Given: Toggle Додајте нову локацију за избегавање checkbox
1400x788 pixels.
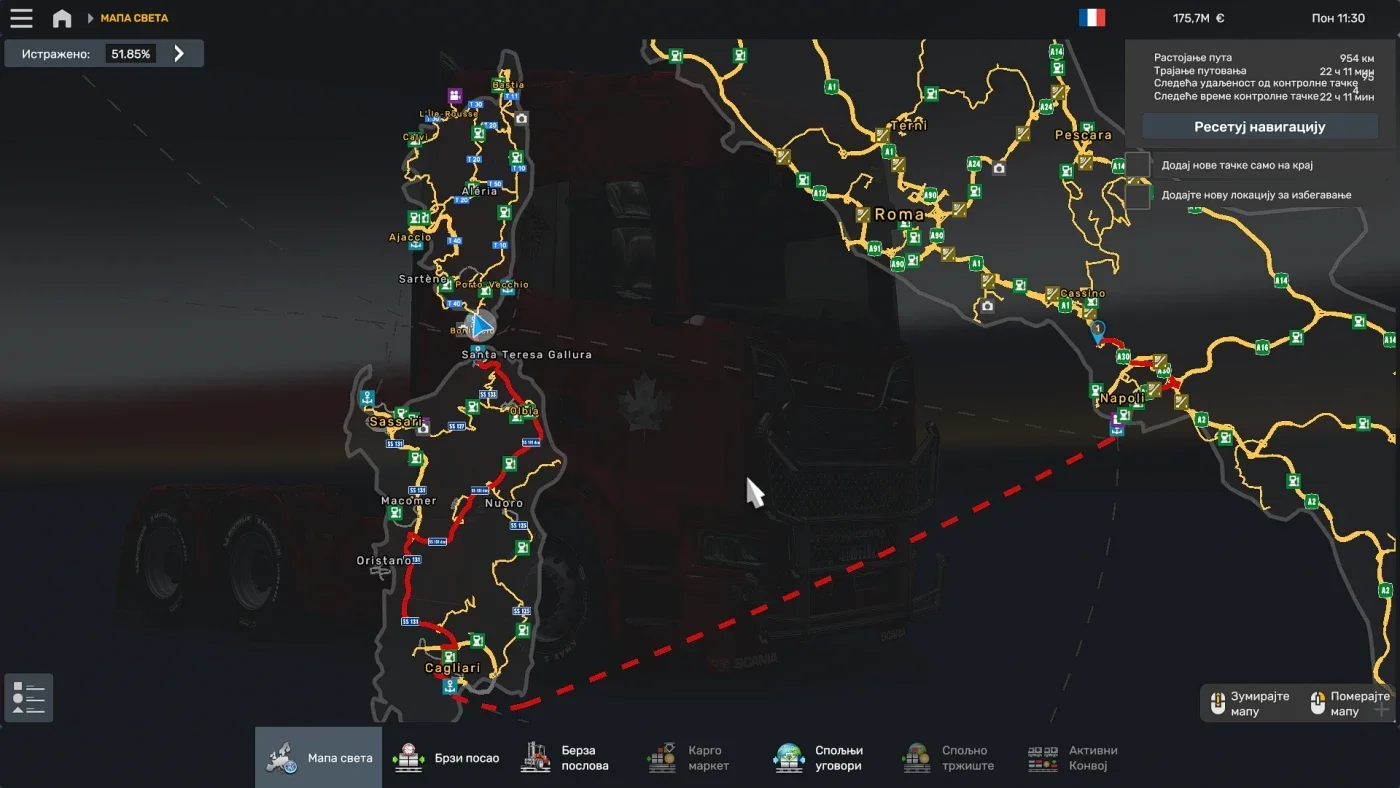Looking at the screenshot, I should (x=1138, y=195).
